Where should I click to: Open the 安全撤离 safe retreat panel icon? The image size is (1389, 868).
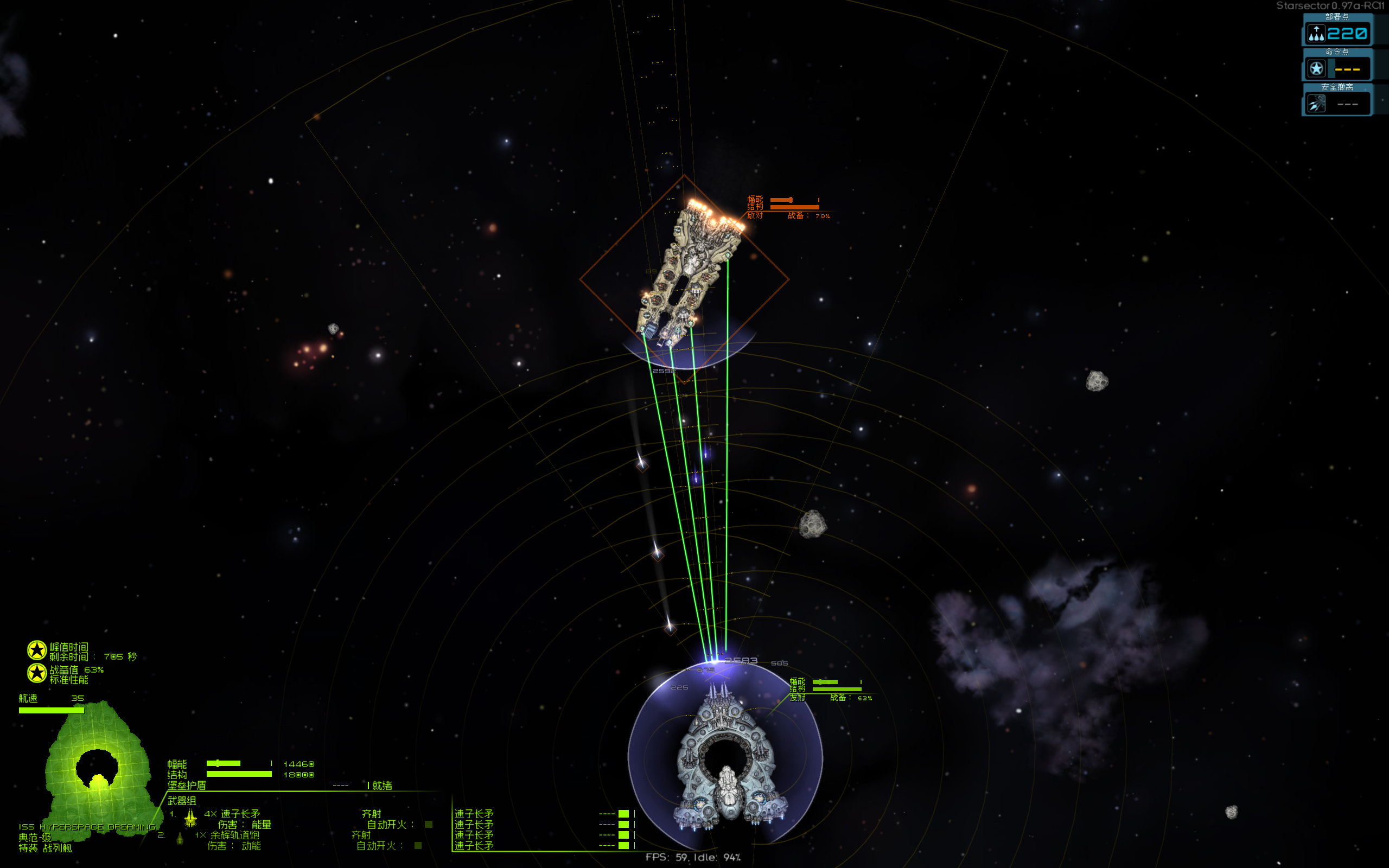click(x=1316, y=102)
